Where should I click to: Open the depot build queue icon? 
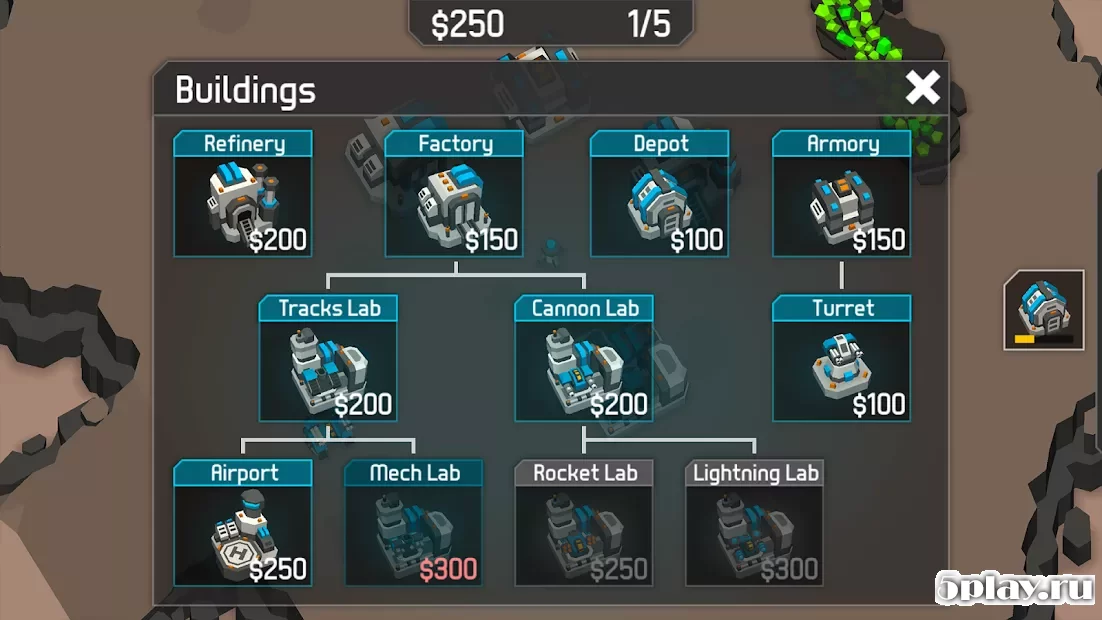click(1044, 310)
